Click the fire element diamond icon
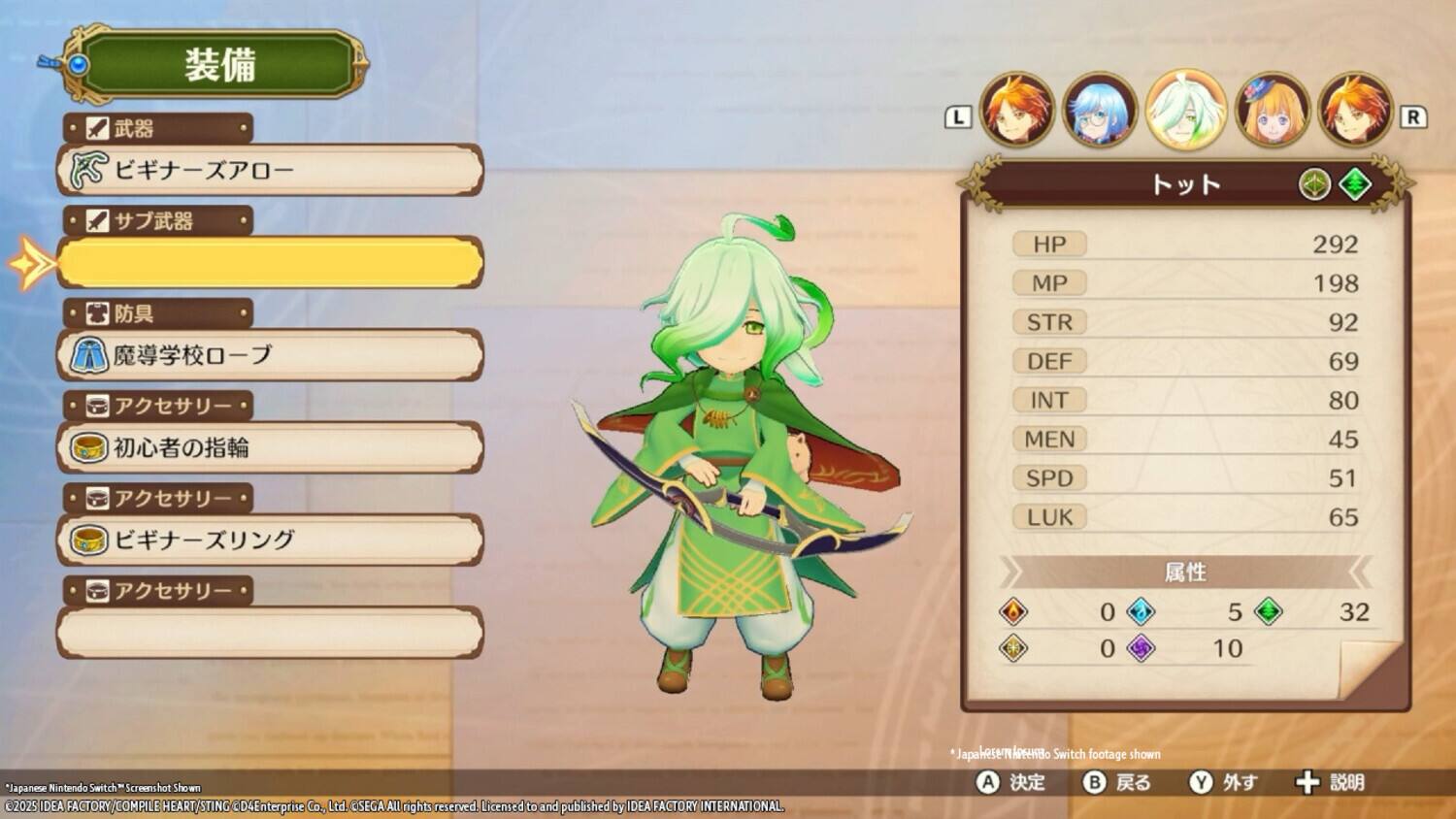1456x819 pixels. click(1013, 611)
